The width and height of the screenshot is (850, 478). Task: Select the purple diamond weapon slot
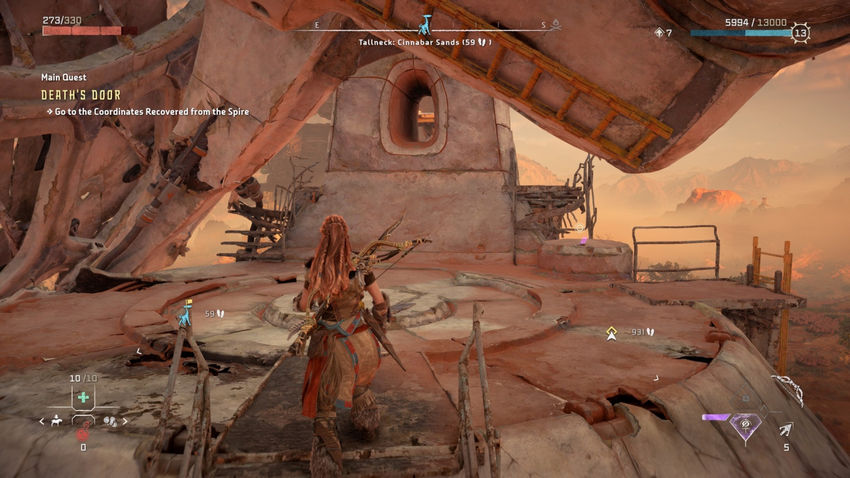745,425
